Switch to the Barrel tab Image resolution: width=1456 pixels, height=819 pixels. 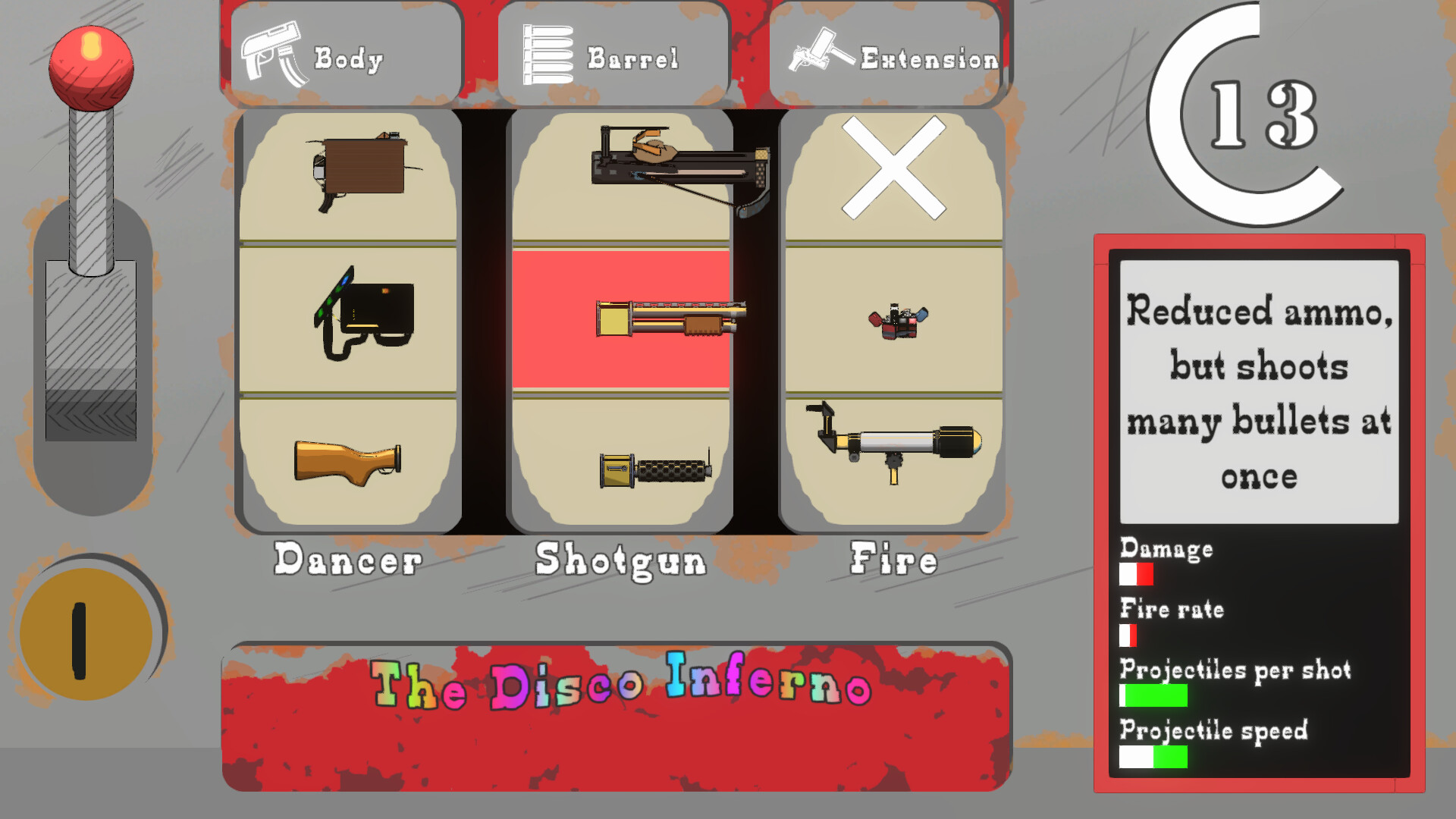(616, 53)
